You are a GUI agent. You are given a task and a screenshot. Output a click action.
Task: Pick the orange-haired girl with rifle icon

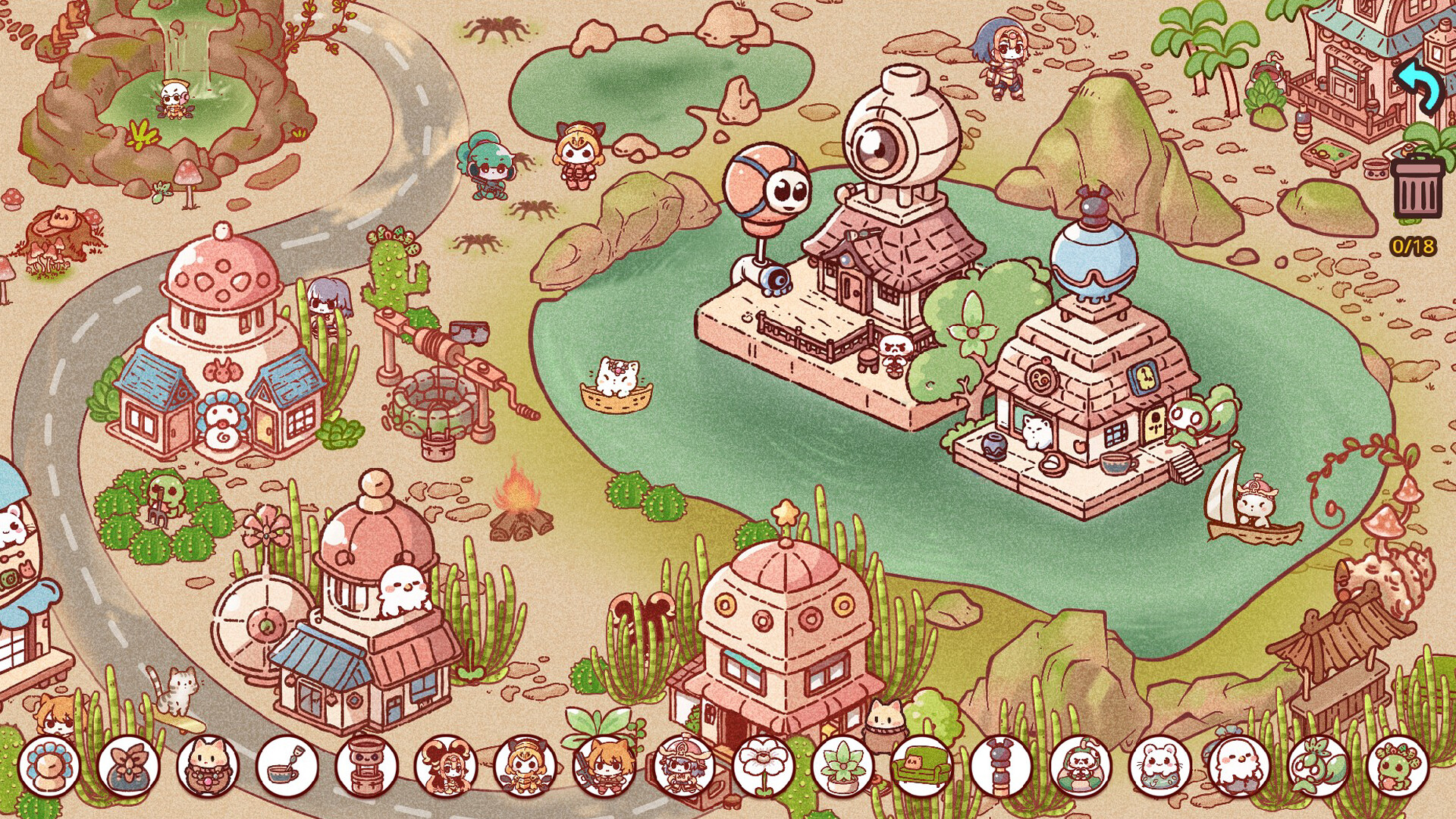[605, 766]
